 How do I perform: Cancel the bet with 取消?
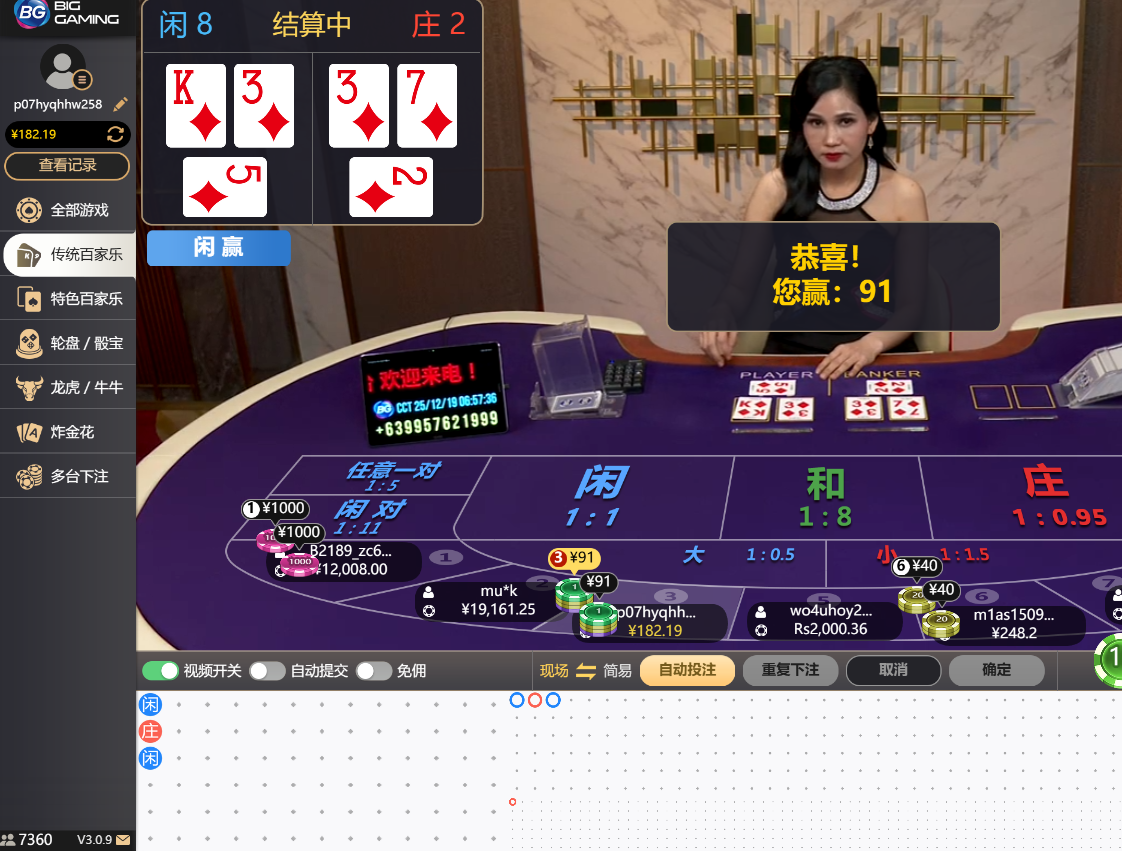click(x=893, y=670)
